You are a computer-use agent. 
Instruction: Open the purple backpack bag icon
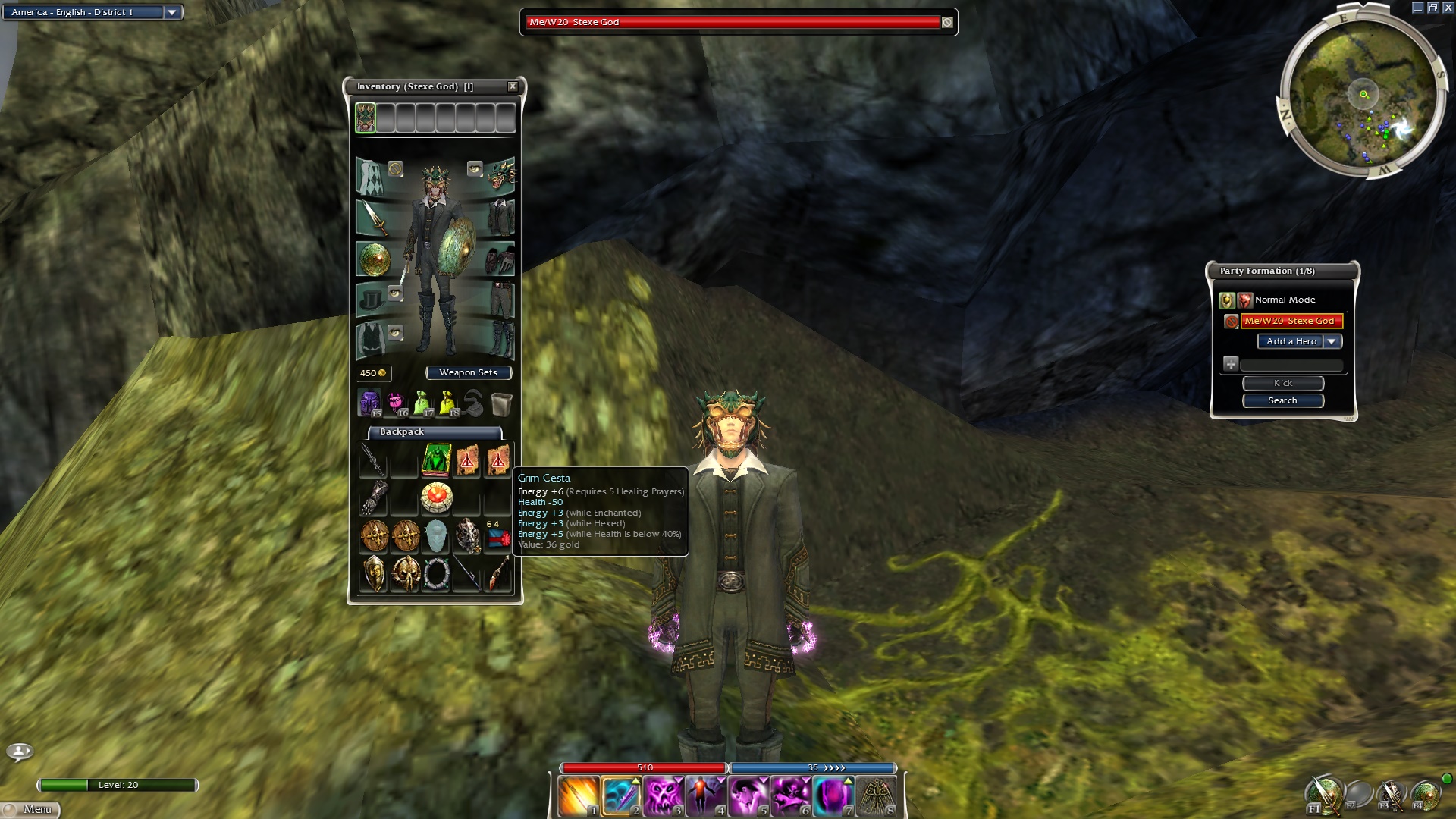tap(369, 403)
